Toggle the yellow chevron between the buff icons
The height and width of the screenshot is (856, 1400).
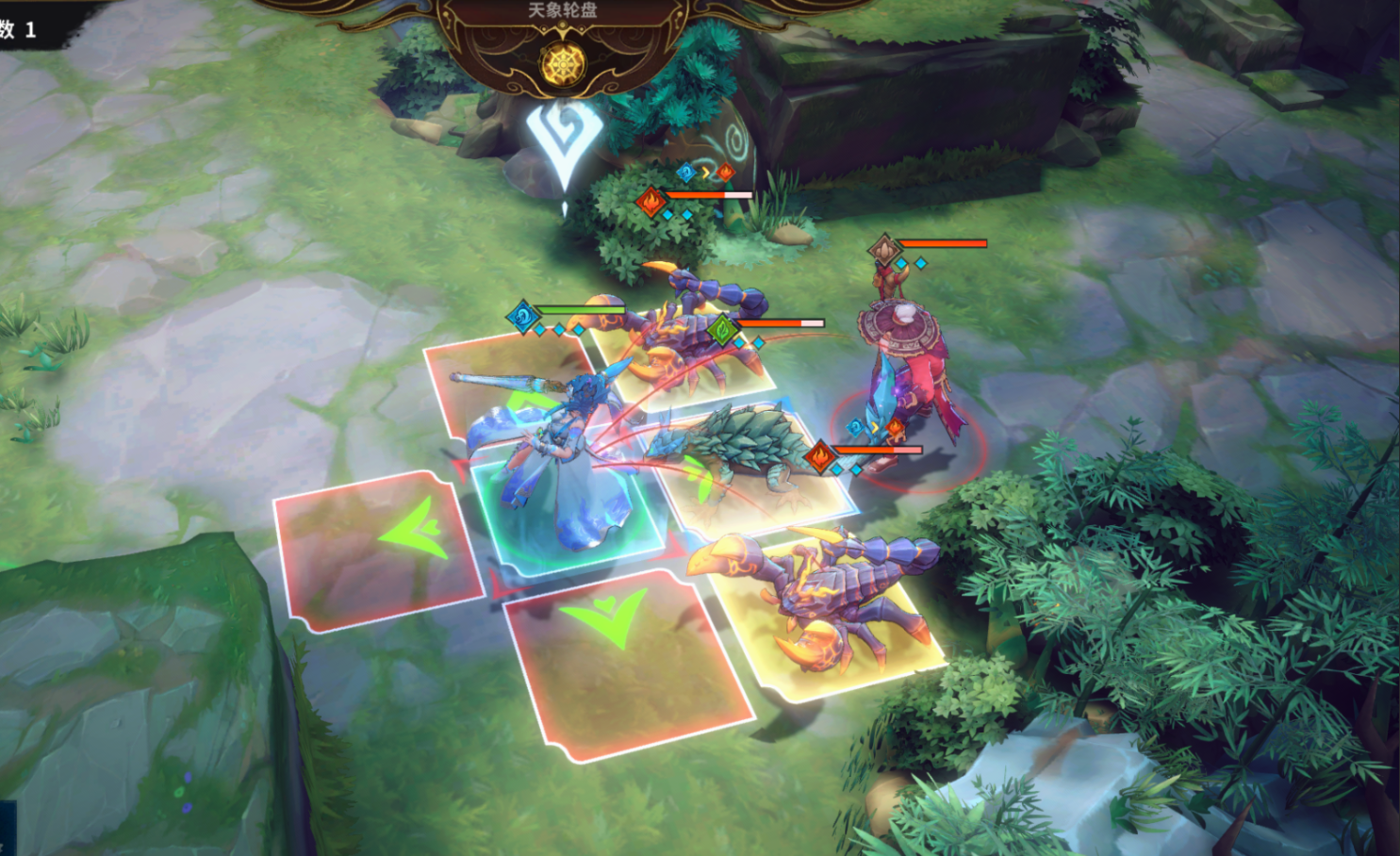[x=705, y=173]
